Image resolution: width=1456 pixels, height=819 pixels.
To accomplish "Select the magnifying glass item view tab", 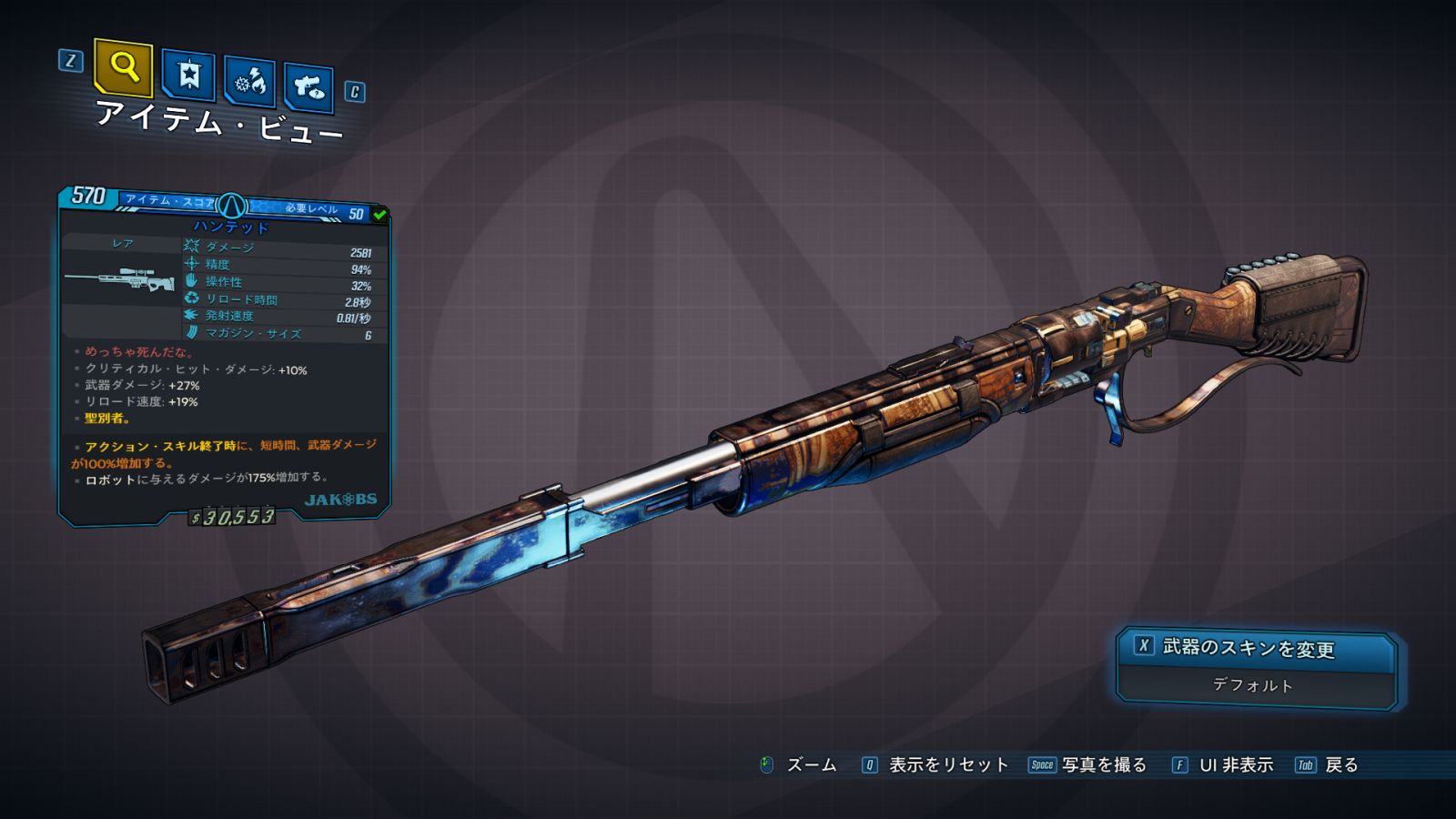I will coord(123,67).
